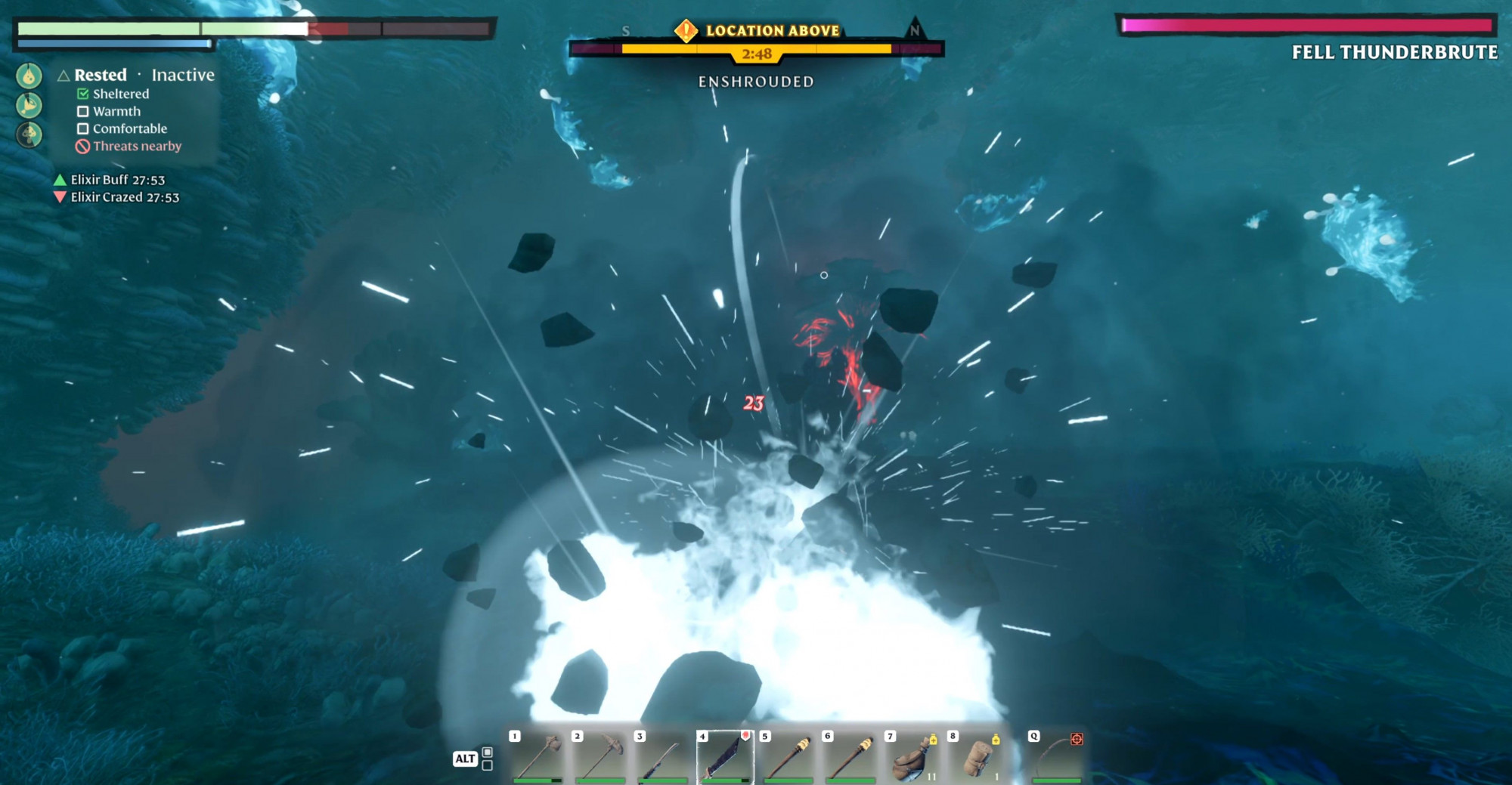This screenshot has width=1512, height=785.
Task: Select the highlighted dark sword in slot 4
Action: pyautogui.click(x=724, y=756)
